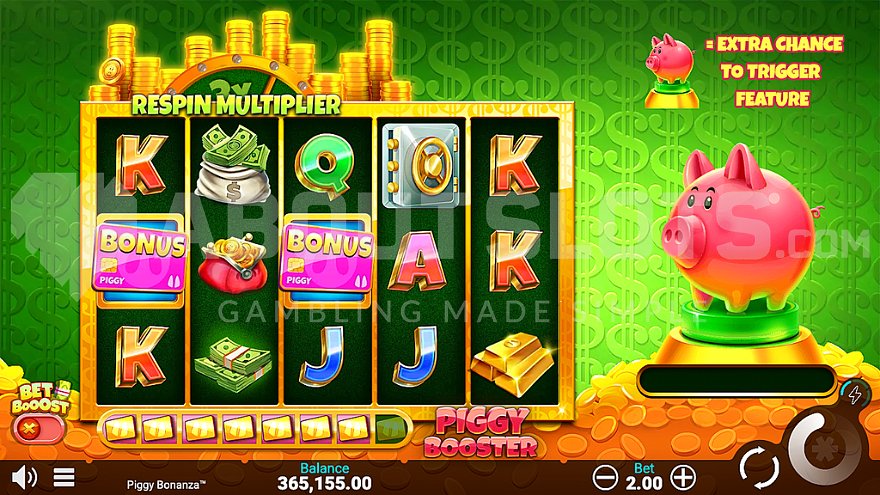Increase the bet with the plus button
This screenshot has width=880, height=495.
coord(682,476)
